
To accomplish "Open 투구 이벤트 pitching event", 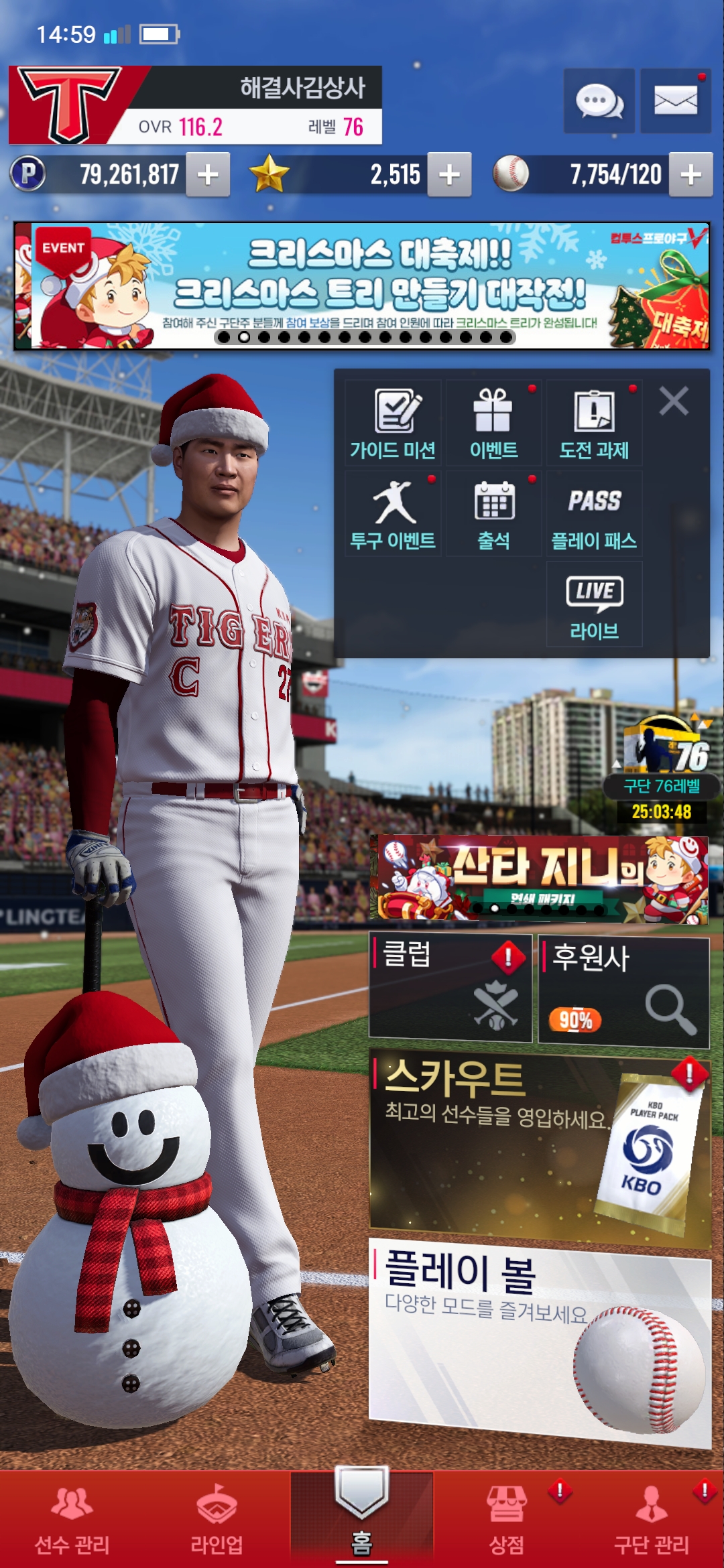I will pos(394,514).
